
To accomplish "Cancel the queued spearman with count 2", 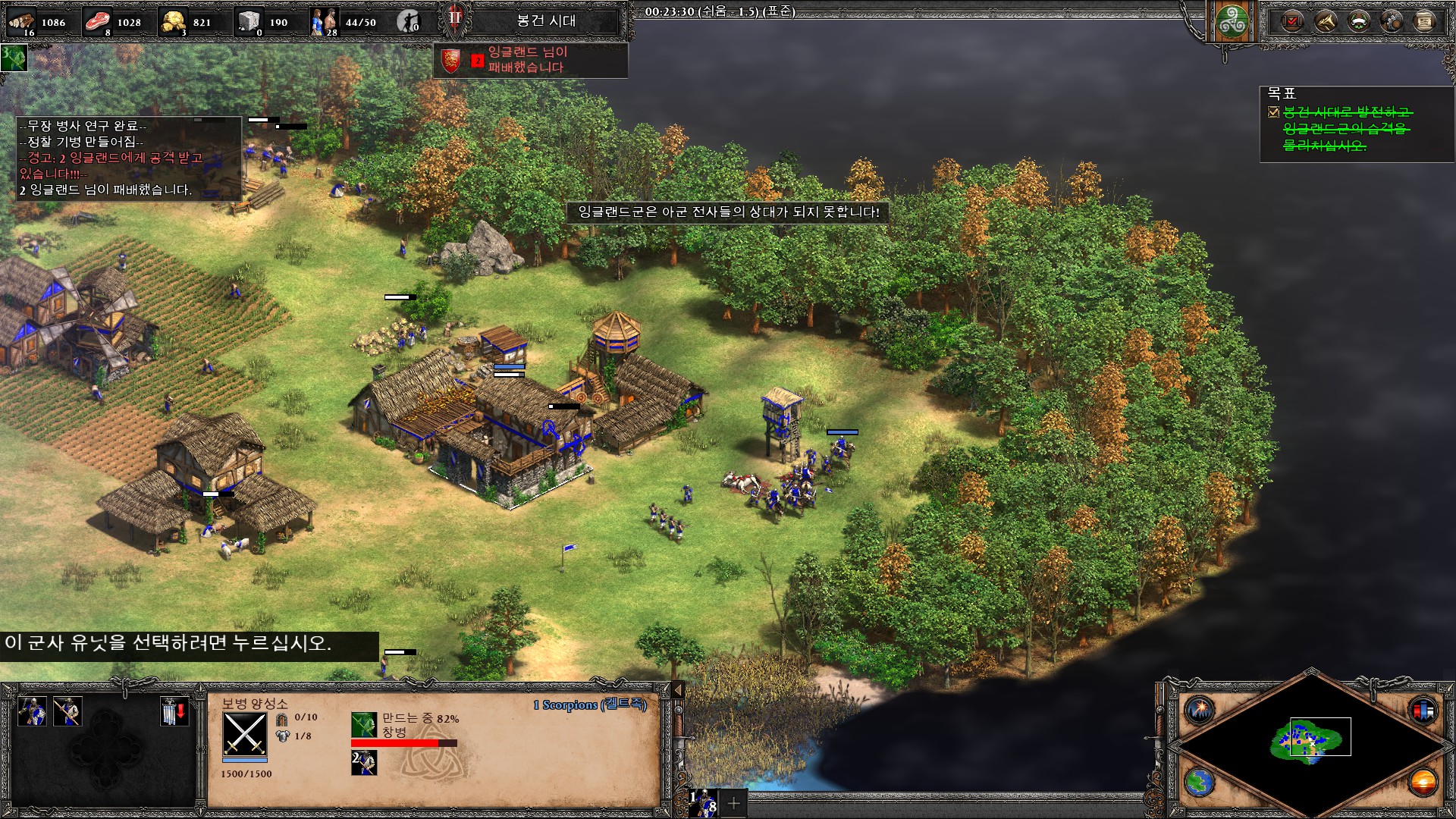I will pyautogui.click(x=364, y=762).
